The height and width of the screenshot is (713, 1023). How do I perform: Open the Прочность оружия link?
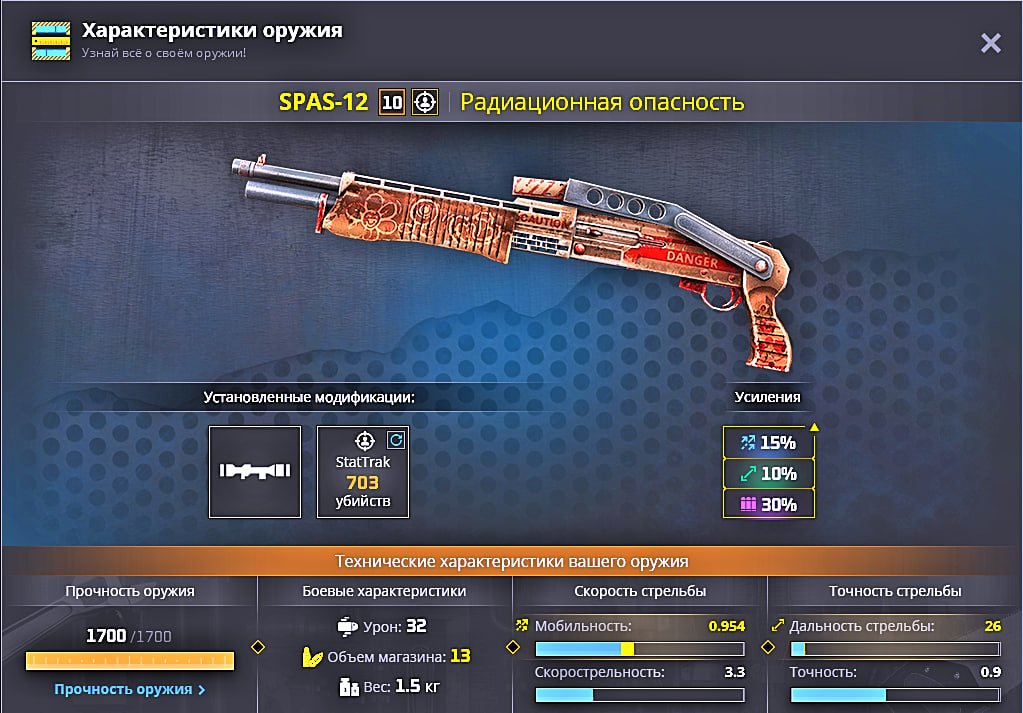click(130, 689)
